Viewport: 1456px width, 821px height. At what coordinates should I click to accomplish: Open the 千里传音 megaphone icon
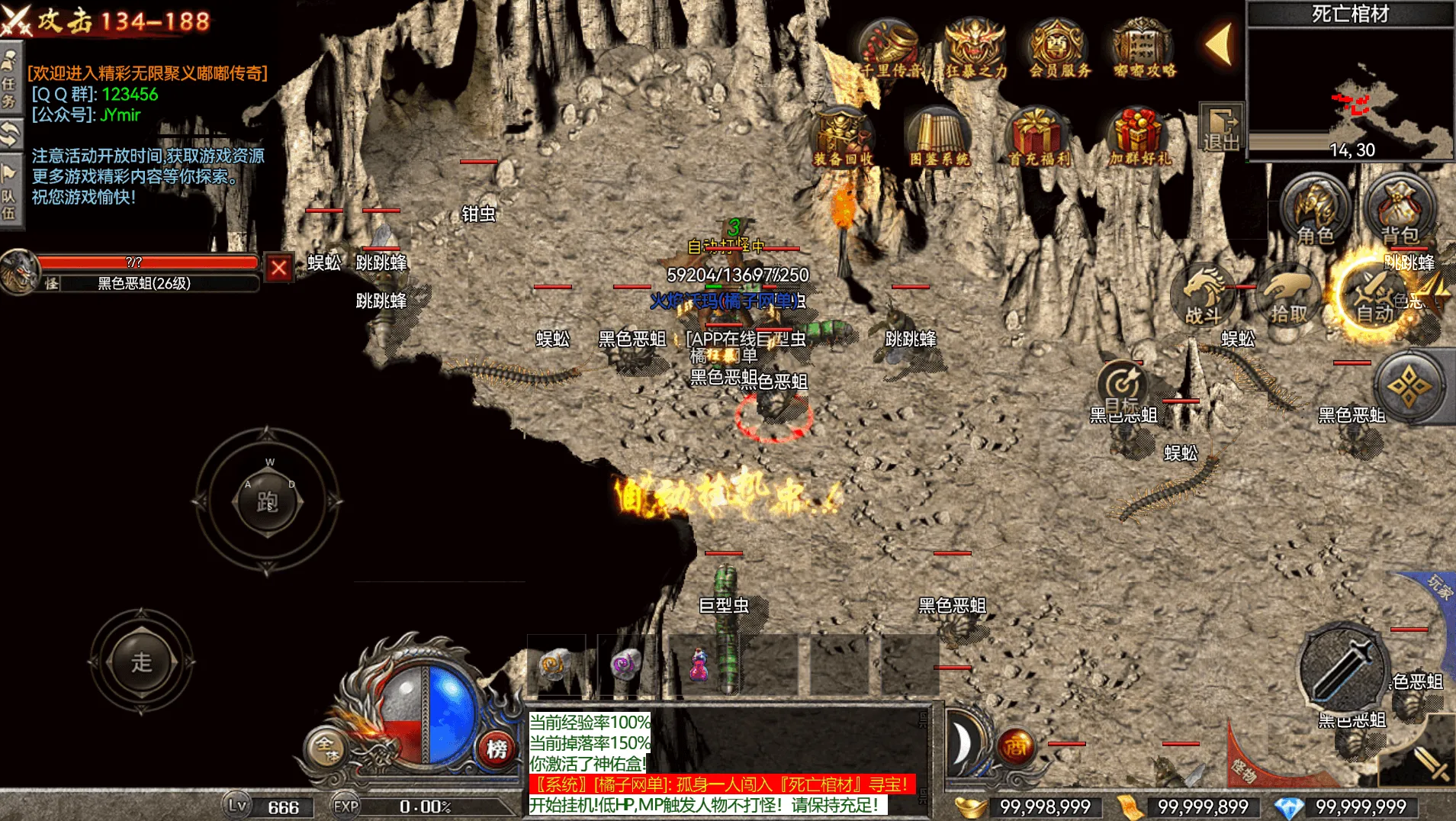[x=889, y=50]
